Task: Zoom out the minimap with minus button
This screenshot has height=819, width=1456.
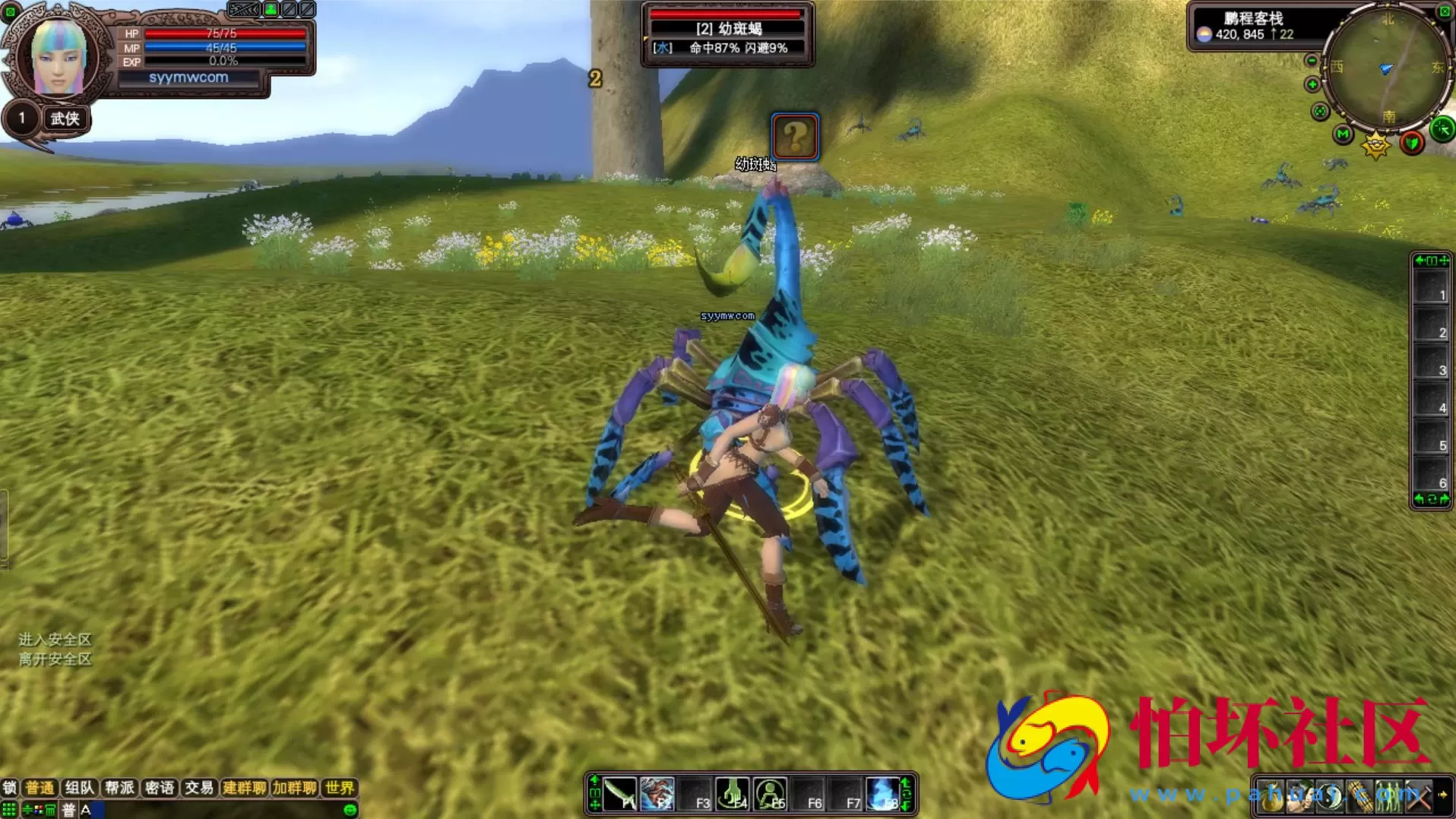Action: pyautogui.click(x=1312, y=61)
